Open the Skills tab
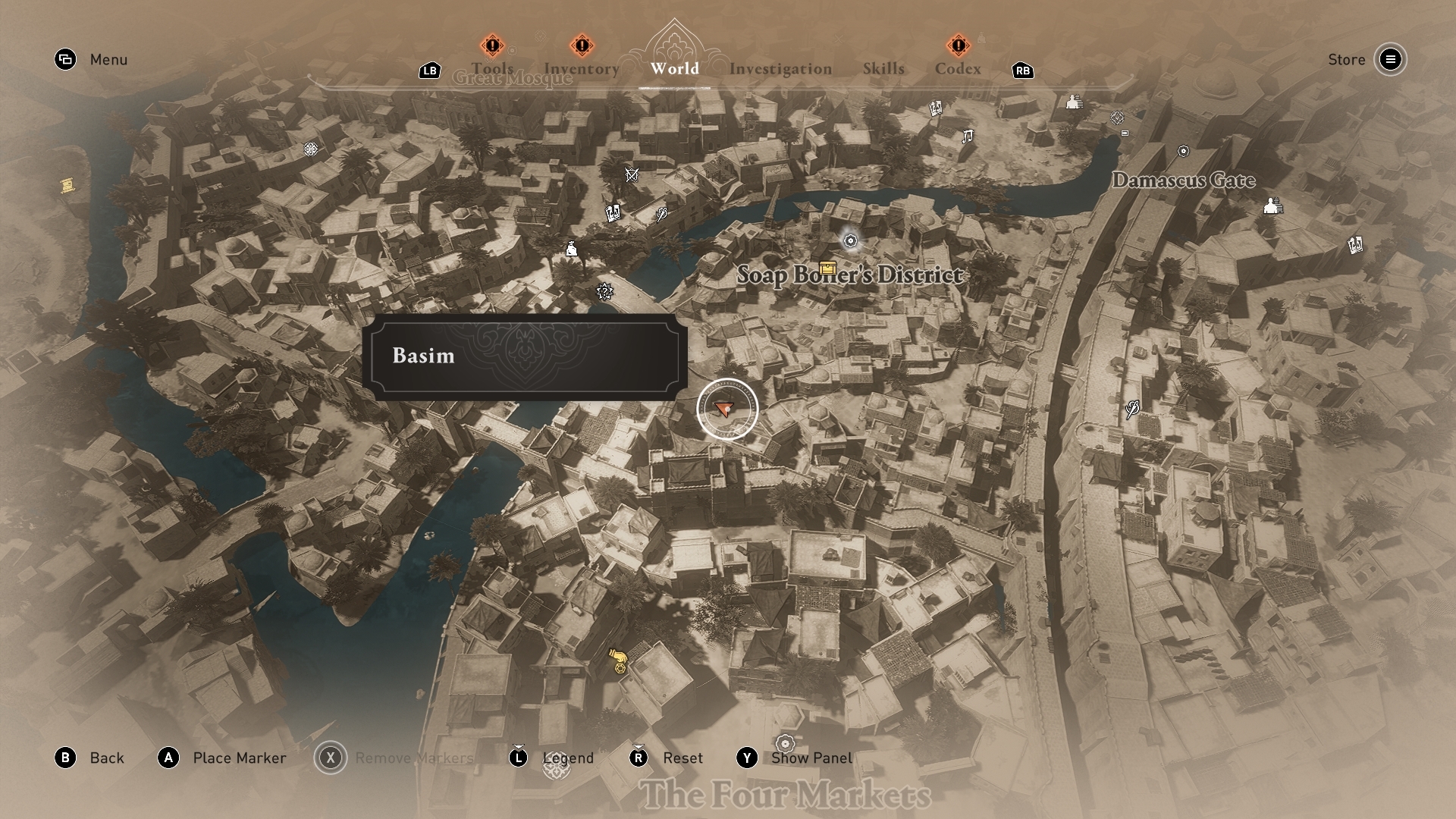Viewport: 1456px width, 819px height. tap(883, 68)
